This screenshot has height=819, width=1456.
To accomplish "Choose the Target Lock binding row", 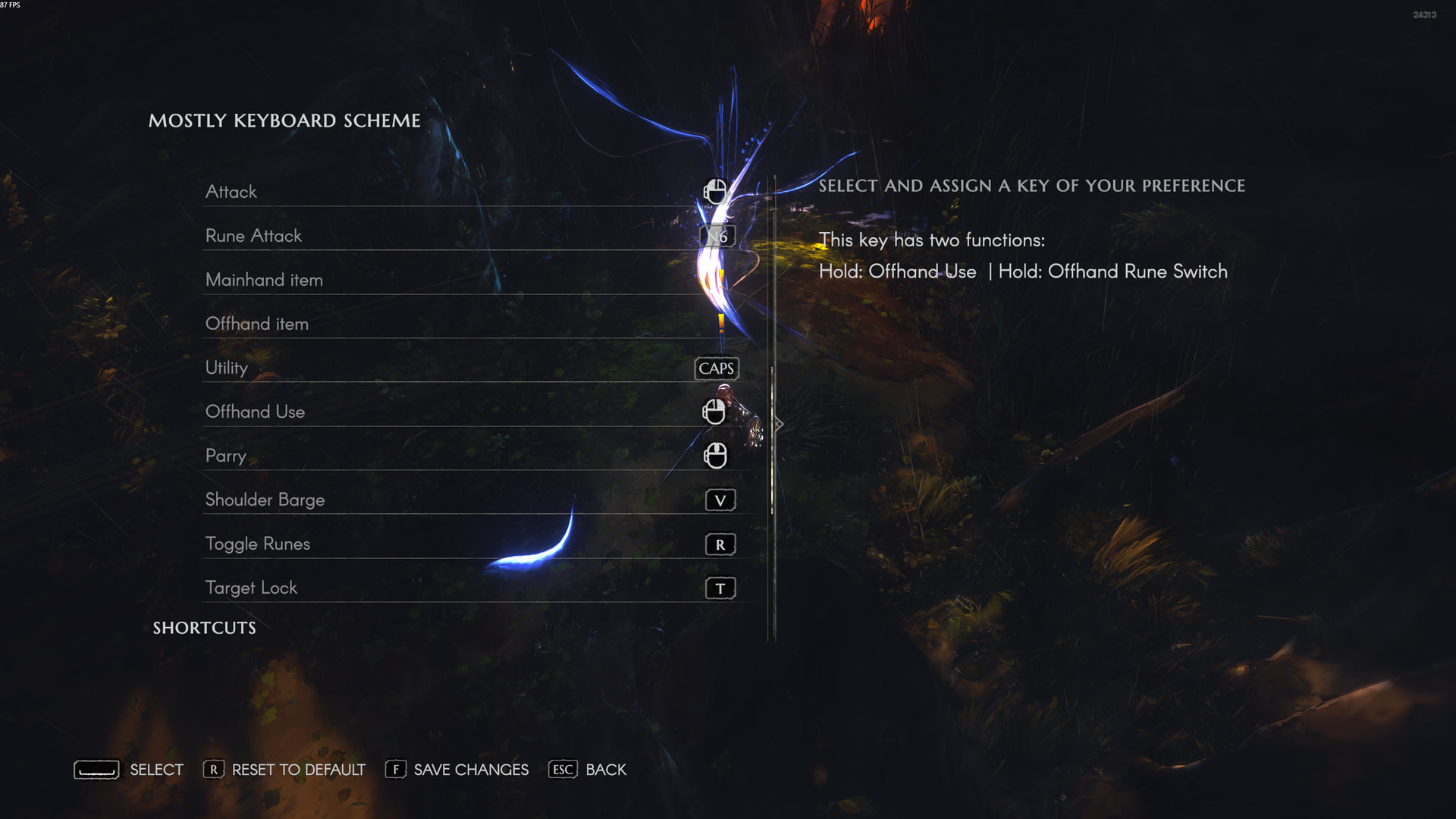I will pyautogui.click(x=470, y=588).
